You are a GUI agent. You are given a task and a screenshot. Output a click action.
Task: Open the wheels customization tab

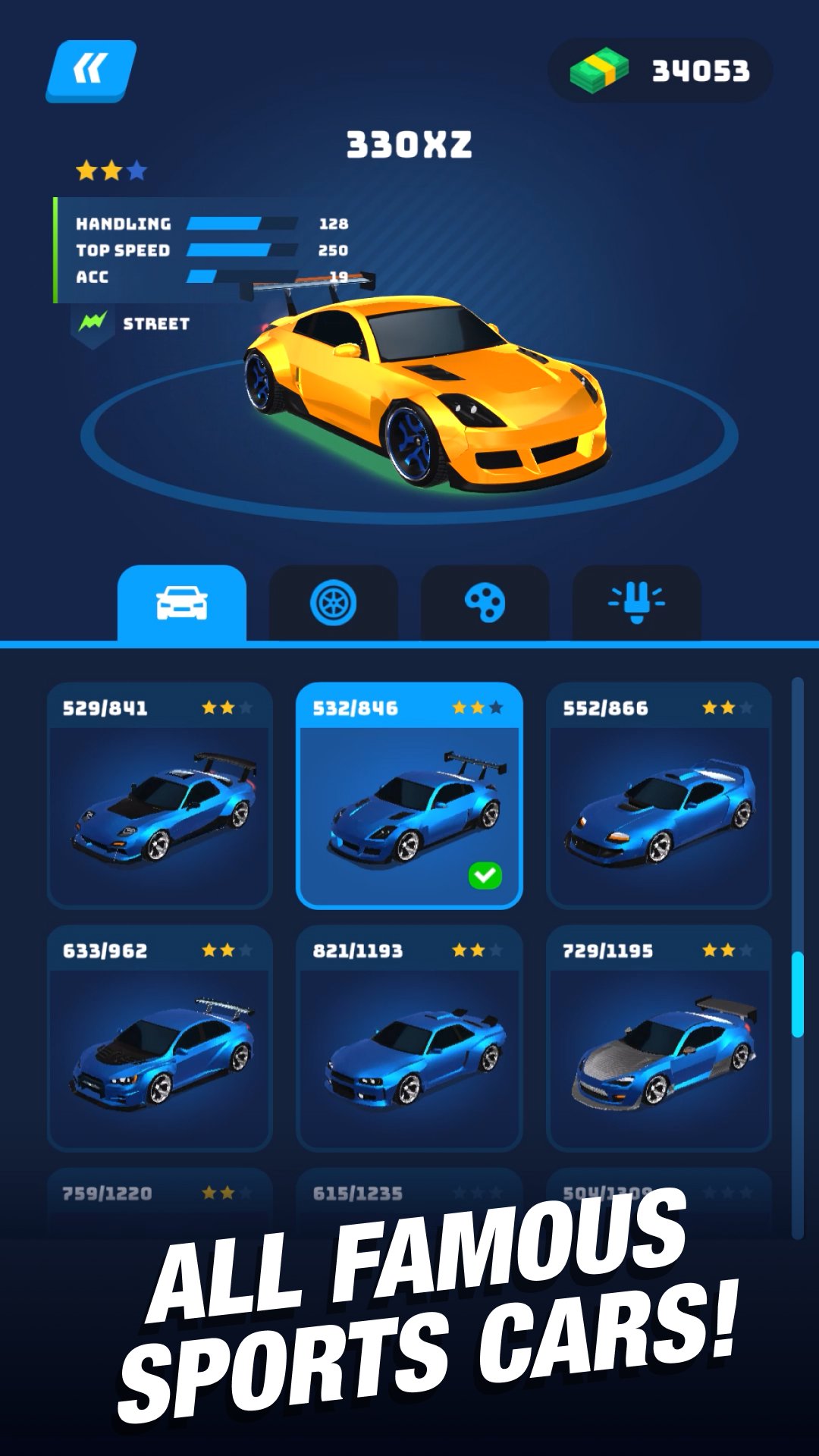(334, 604)
